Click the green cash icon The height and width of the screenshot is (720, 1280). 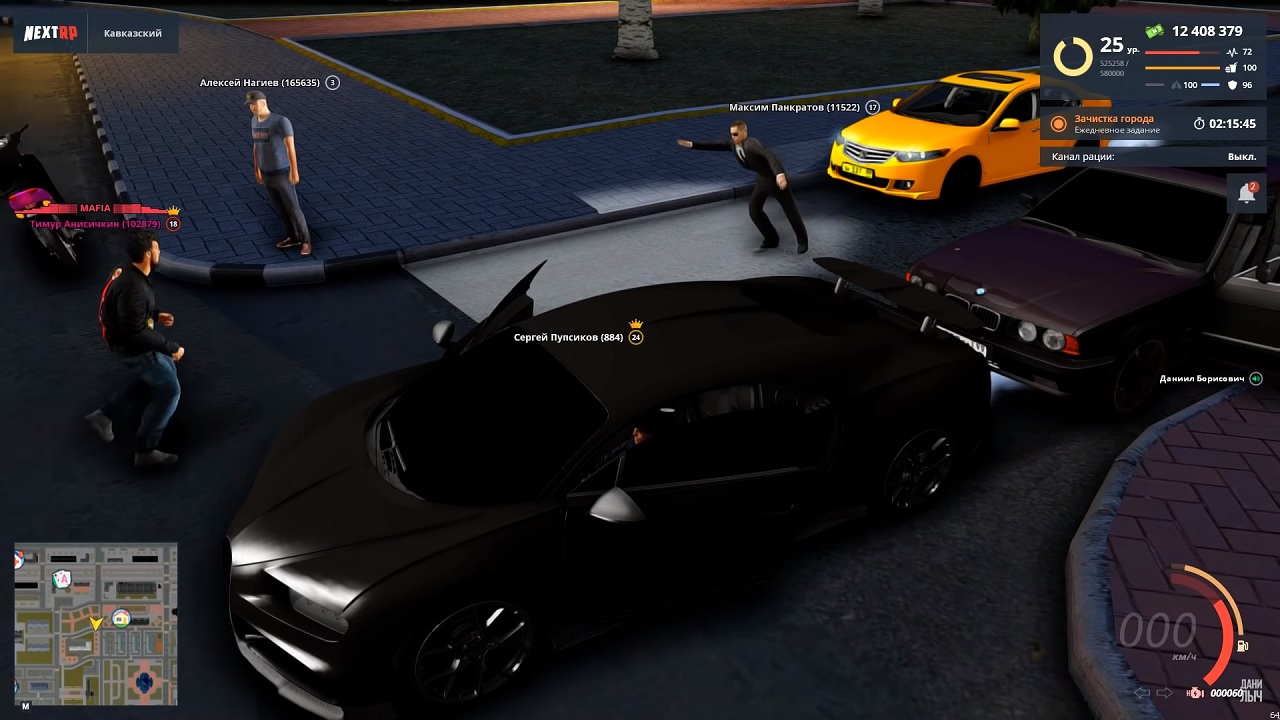click(x=1155, y=31)
